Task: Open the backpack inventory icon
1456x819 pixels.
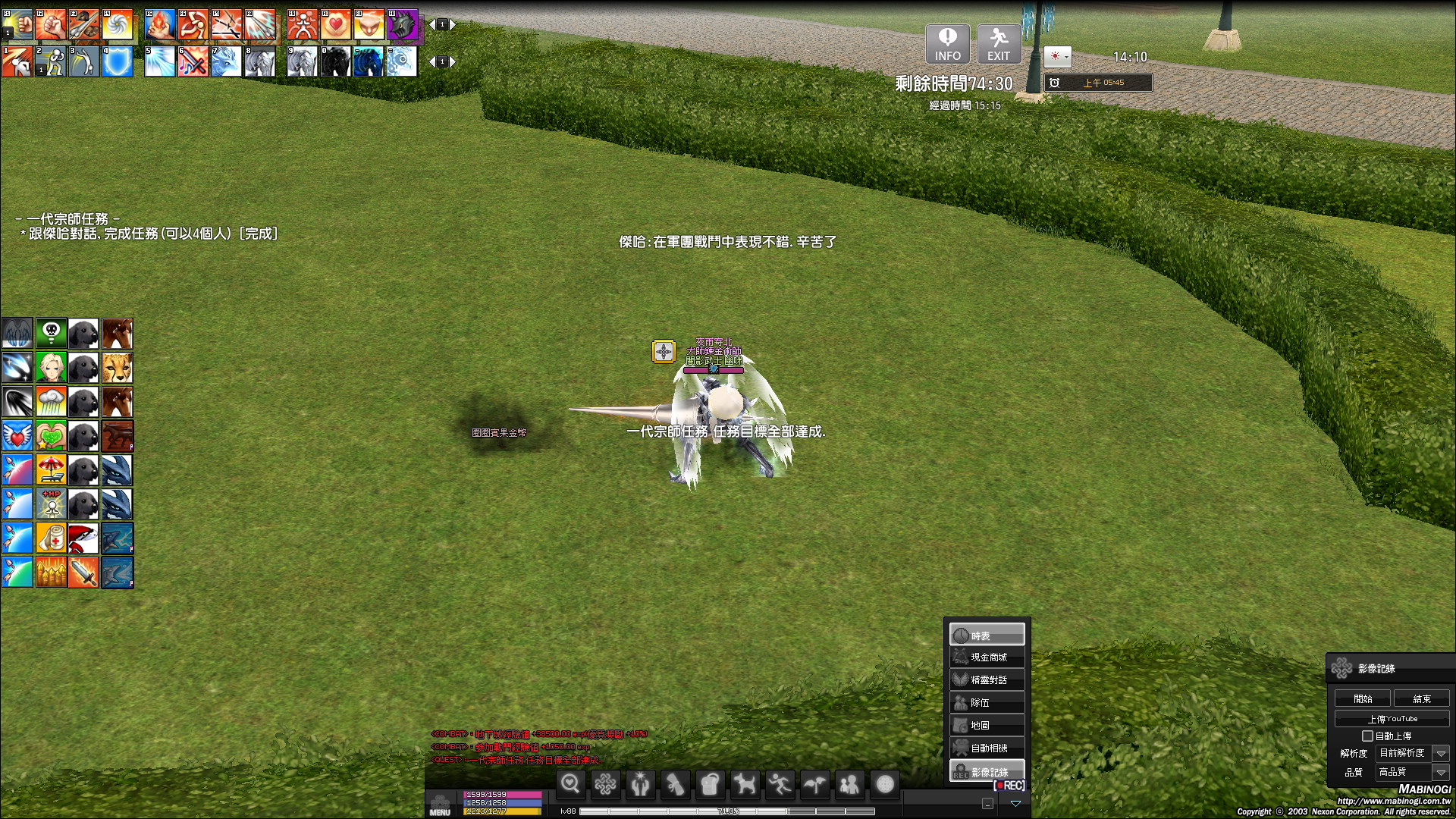Action: pos(710,785)
